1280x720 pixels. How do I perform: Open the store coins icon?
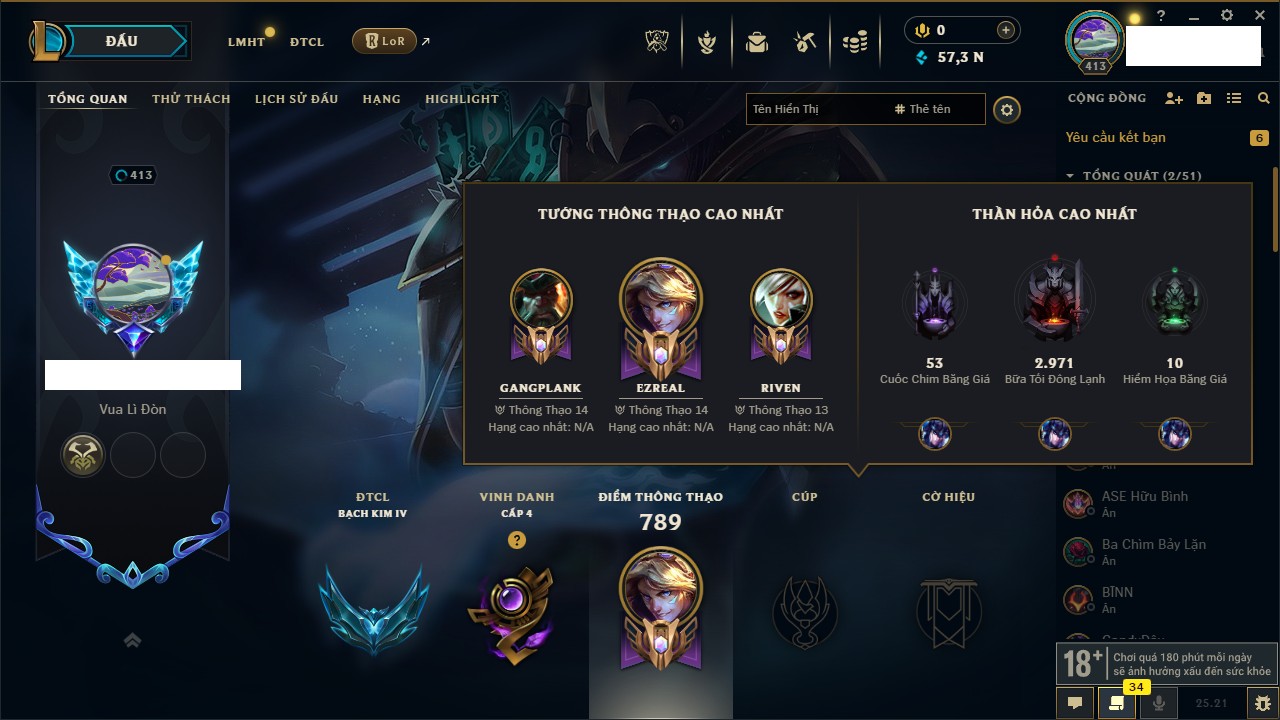(x=854, y=42)
